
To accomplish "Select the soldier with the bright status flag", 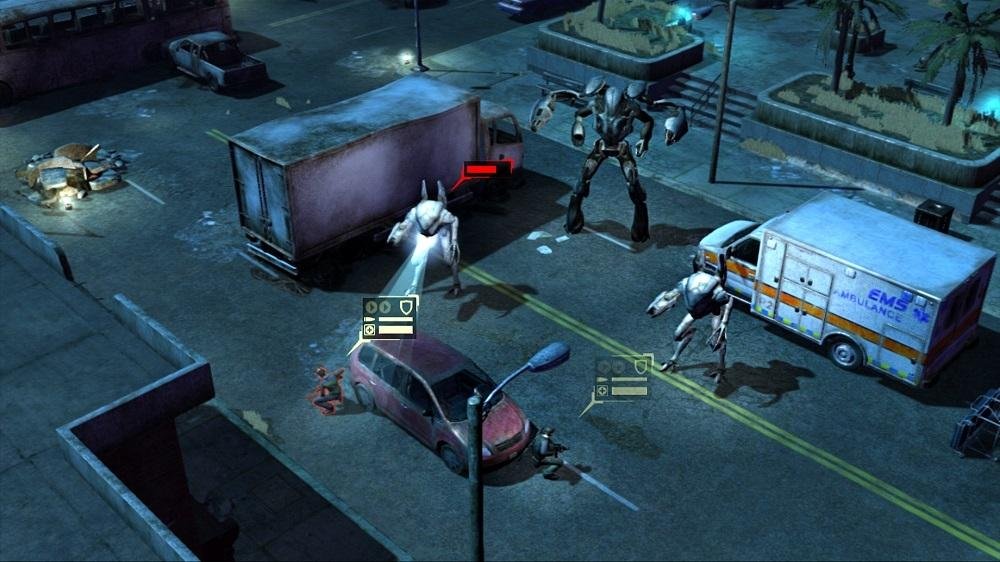I will click(x=327, y=390).
